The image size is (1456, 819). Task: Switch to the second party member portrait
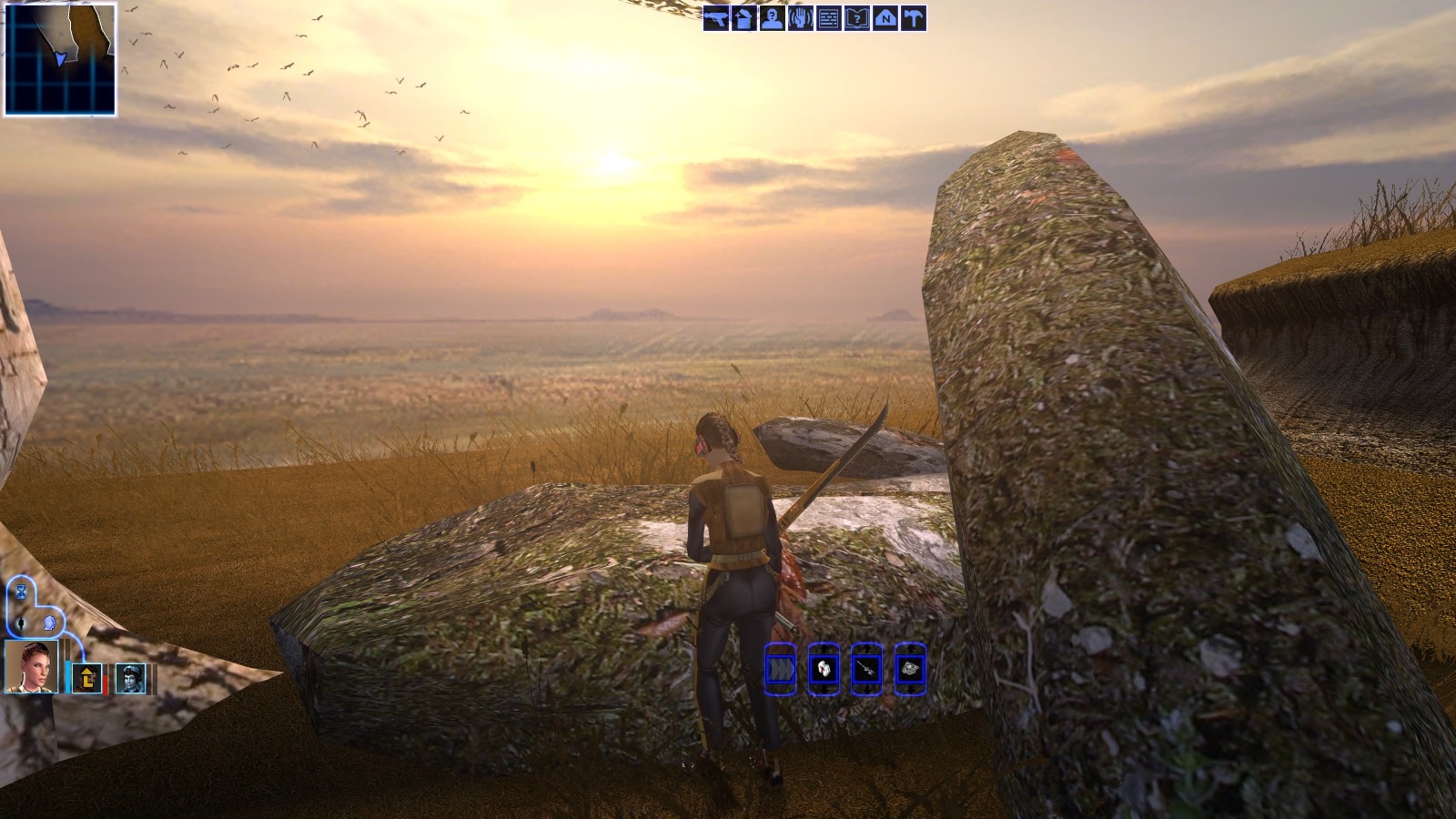87,677
